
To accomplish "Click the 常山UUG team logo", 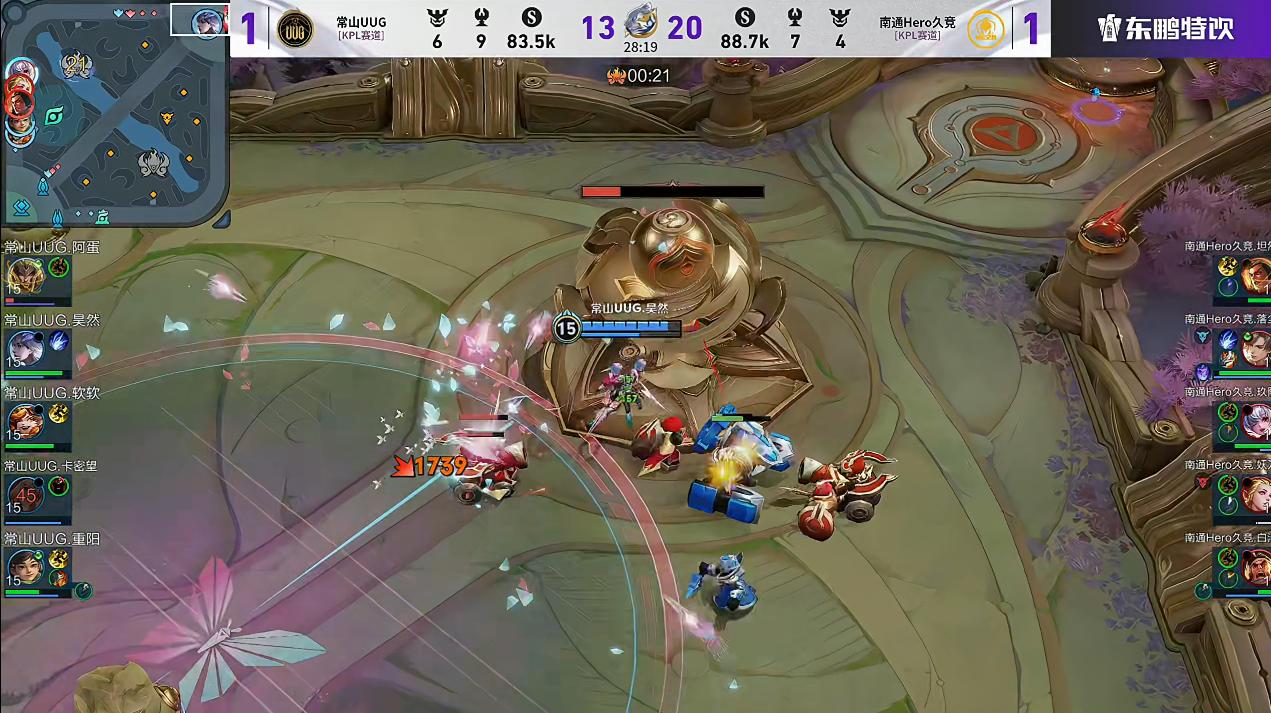I will (x=294, y=29).
